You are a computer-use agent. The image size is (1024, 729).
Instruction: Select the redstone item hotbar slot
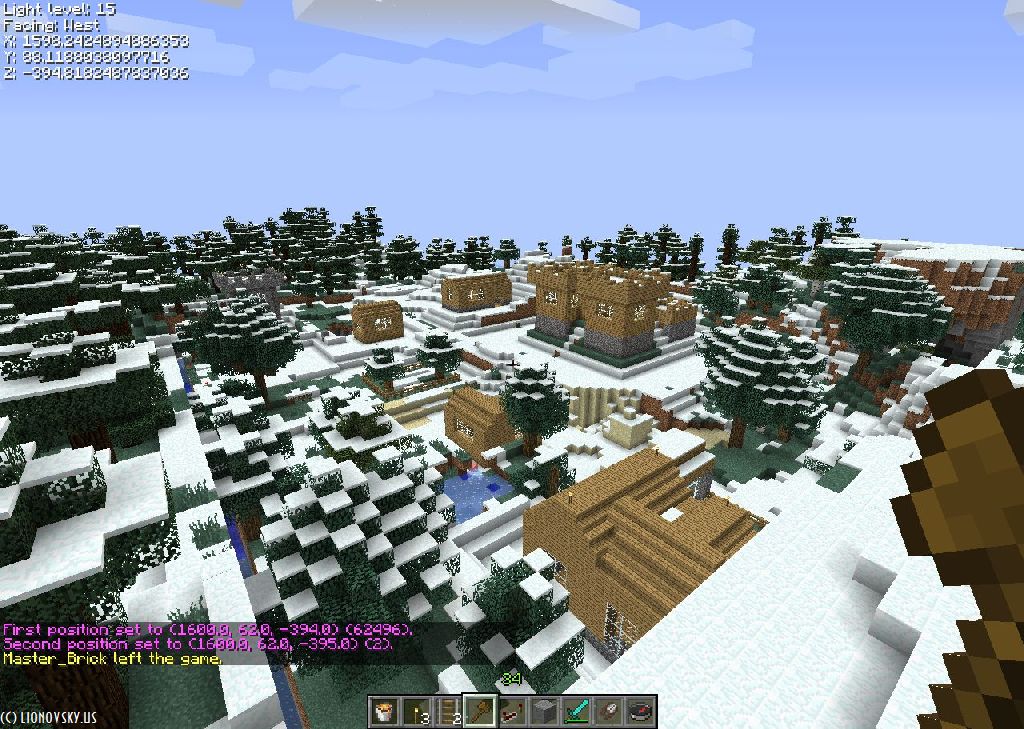513,711
